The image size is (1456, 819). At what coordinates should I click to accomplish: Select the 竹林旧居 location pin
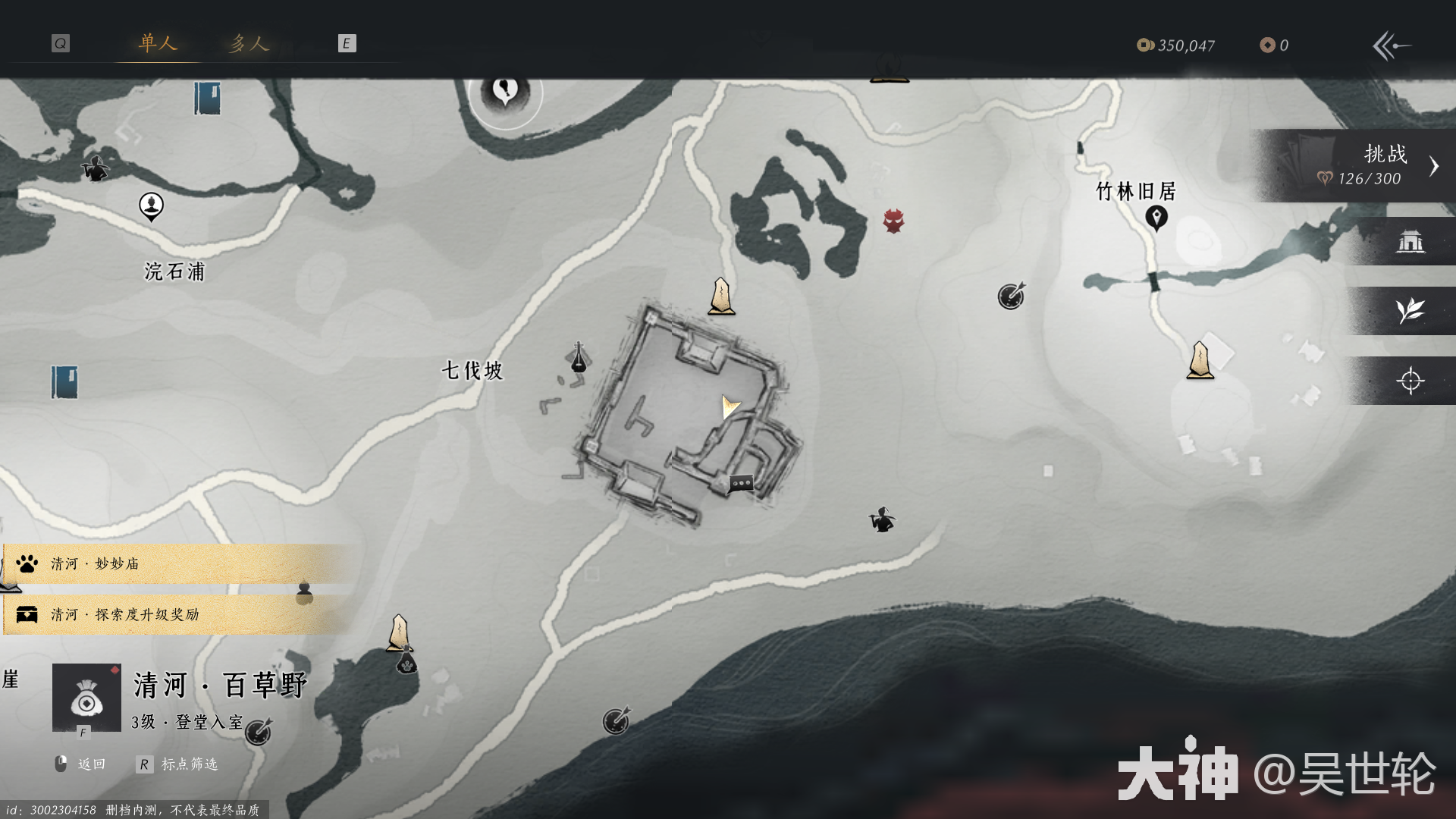[1156, 218]
